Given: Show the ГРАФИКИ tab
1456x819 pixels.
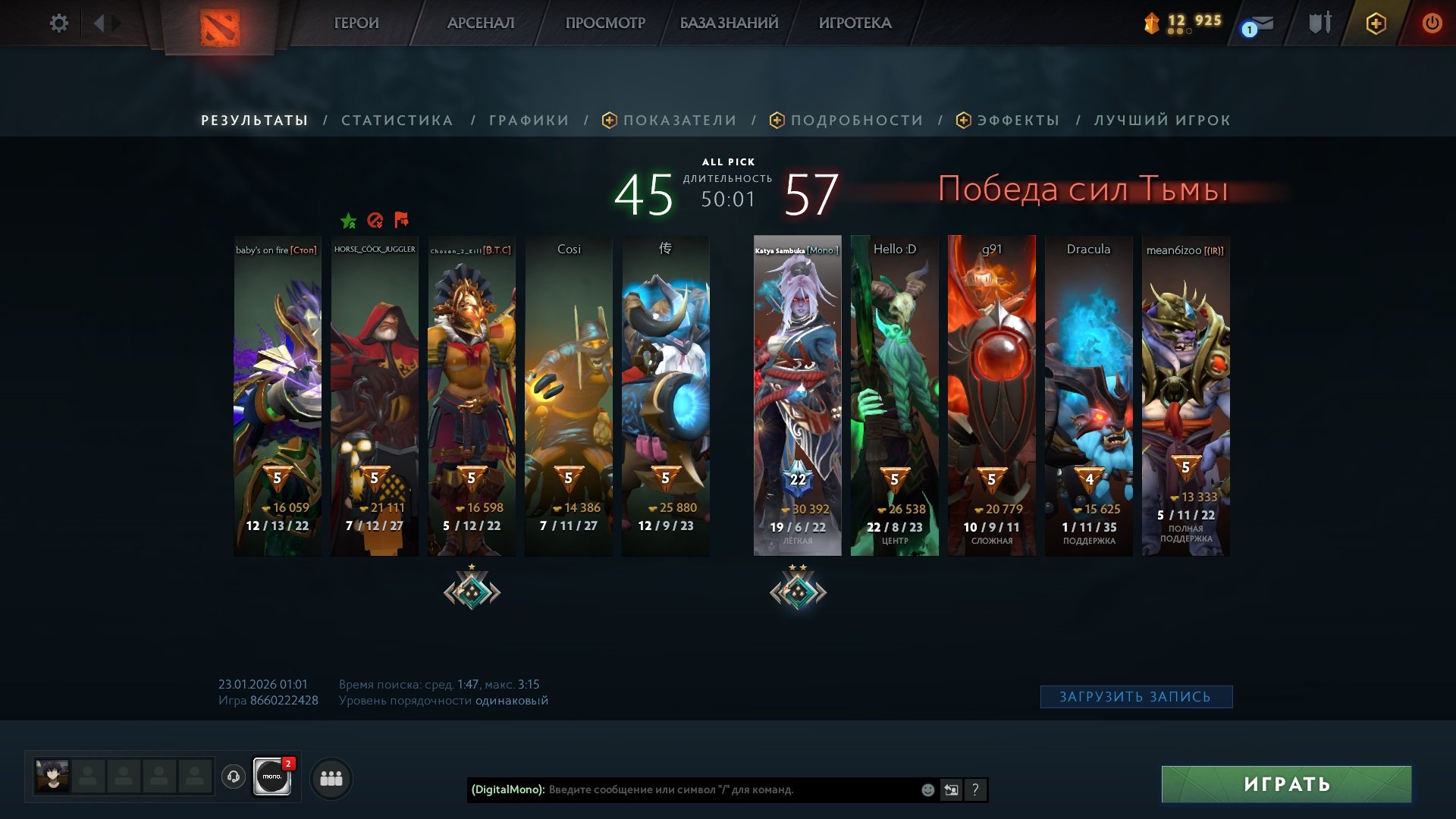Looking at the screenshot, I should click(x=529, y=120).
